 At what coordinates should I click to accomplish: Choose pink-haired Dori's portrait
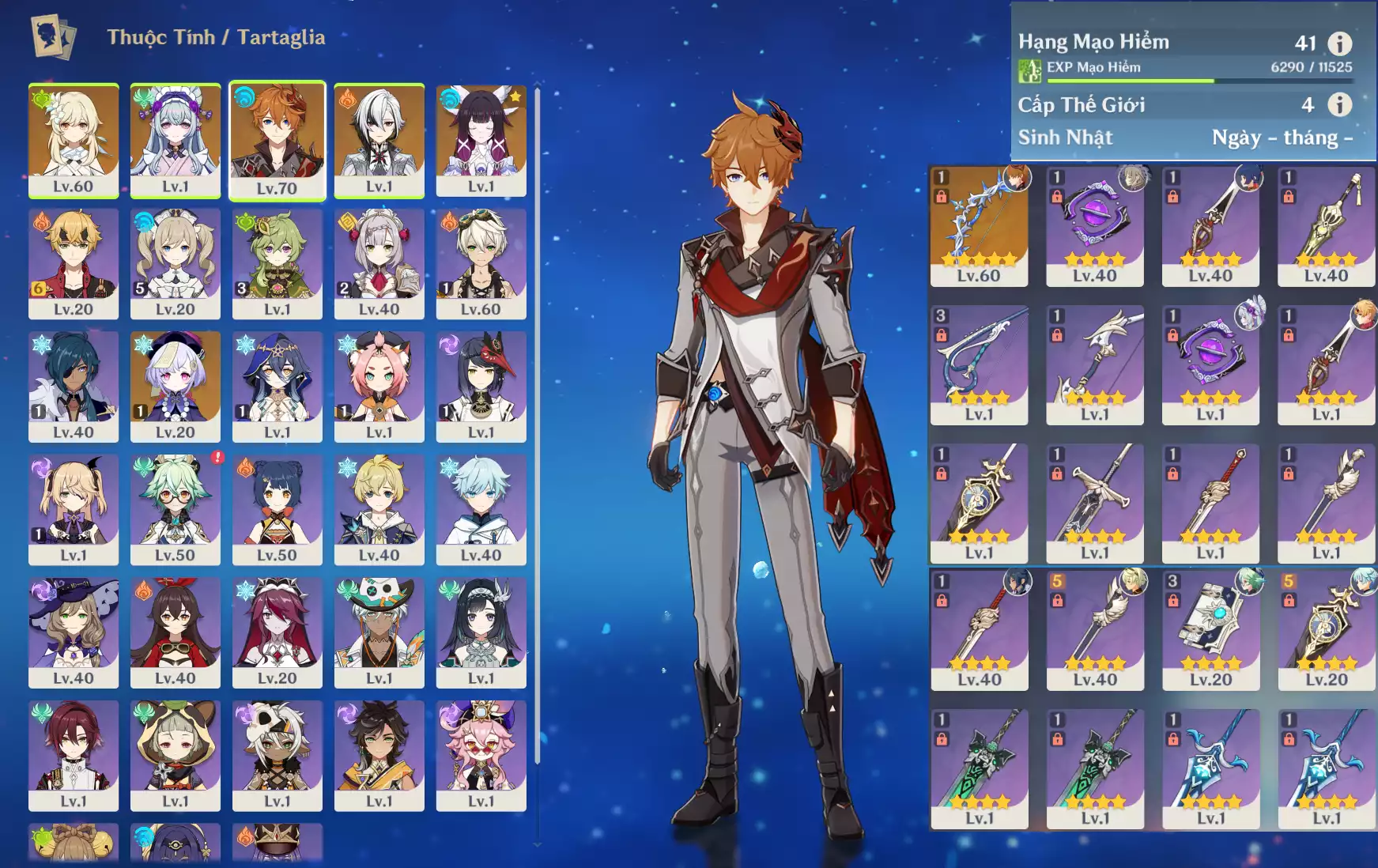point(481,755)
